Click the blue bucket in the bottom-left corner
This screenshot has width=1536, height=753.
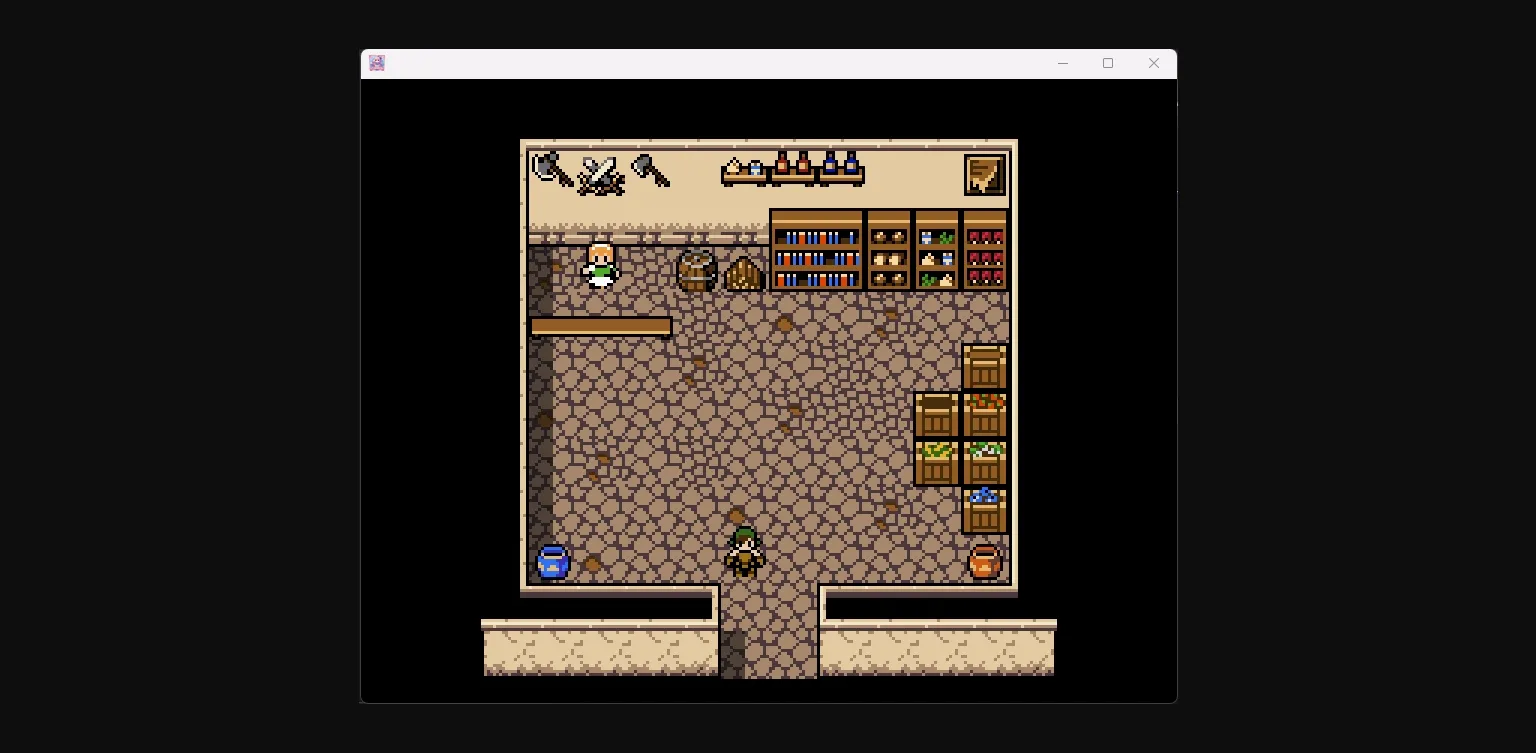click(x=553, y=562)
